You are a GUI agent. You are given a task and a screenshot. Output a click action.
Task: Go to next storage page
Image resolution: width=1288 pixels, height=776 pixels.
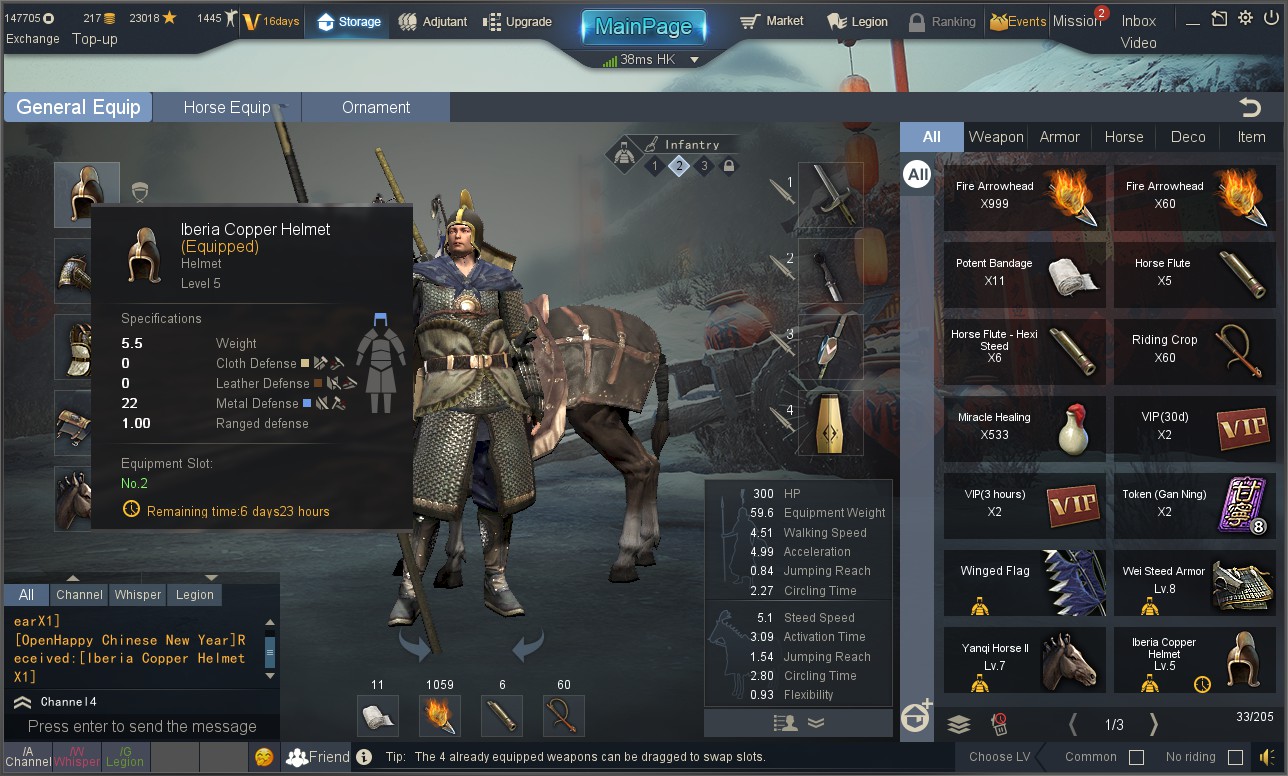[x=1153, y=724]
